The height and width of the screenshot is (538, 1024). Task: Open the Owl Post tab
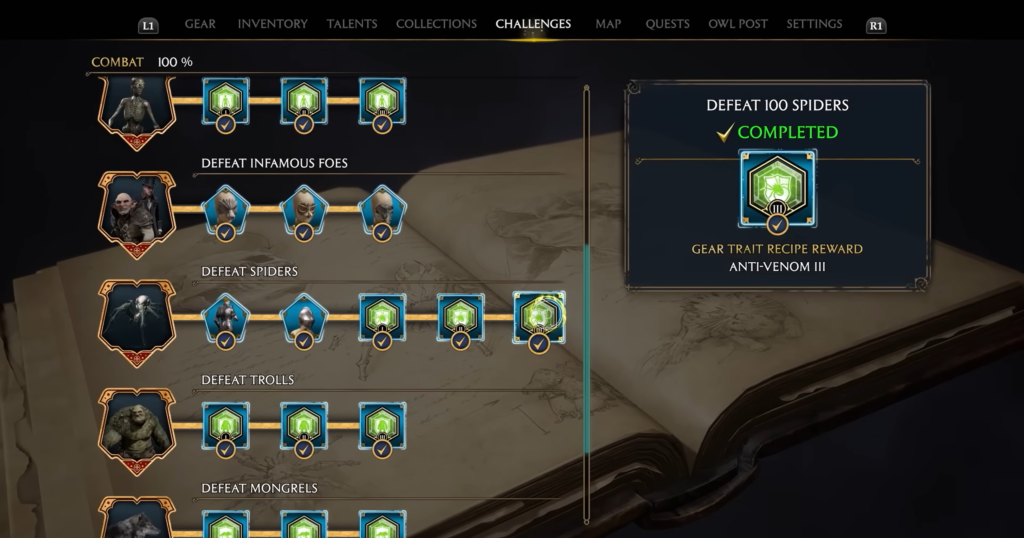[737, 24]
